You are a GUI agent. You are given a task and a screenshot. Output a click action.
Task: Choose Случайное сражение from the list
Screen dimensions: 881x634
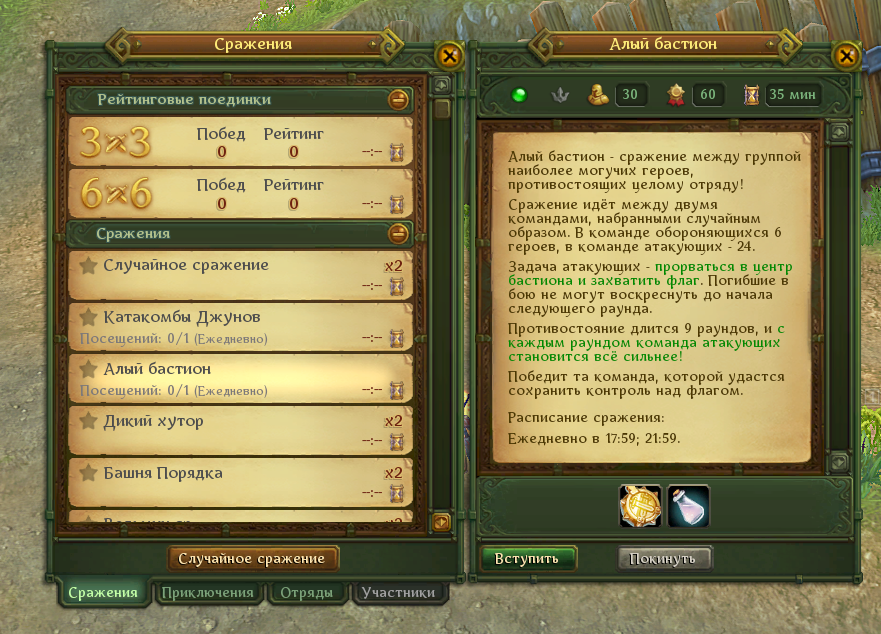tap(240, 274)
